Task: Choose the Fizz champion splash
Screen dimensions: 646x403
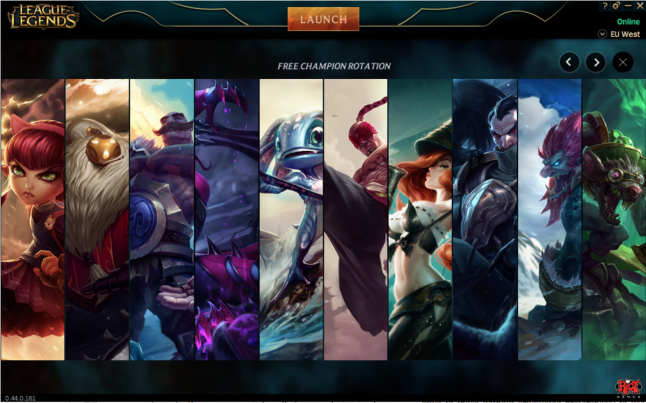Action: click(x=291, y=219)
